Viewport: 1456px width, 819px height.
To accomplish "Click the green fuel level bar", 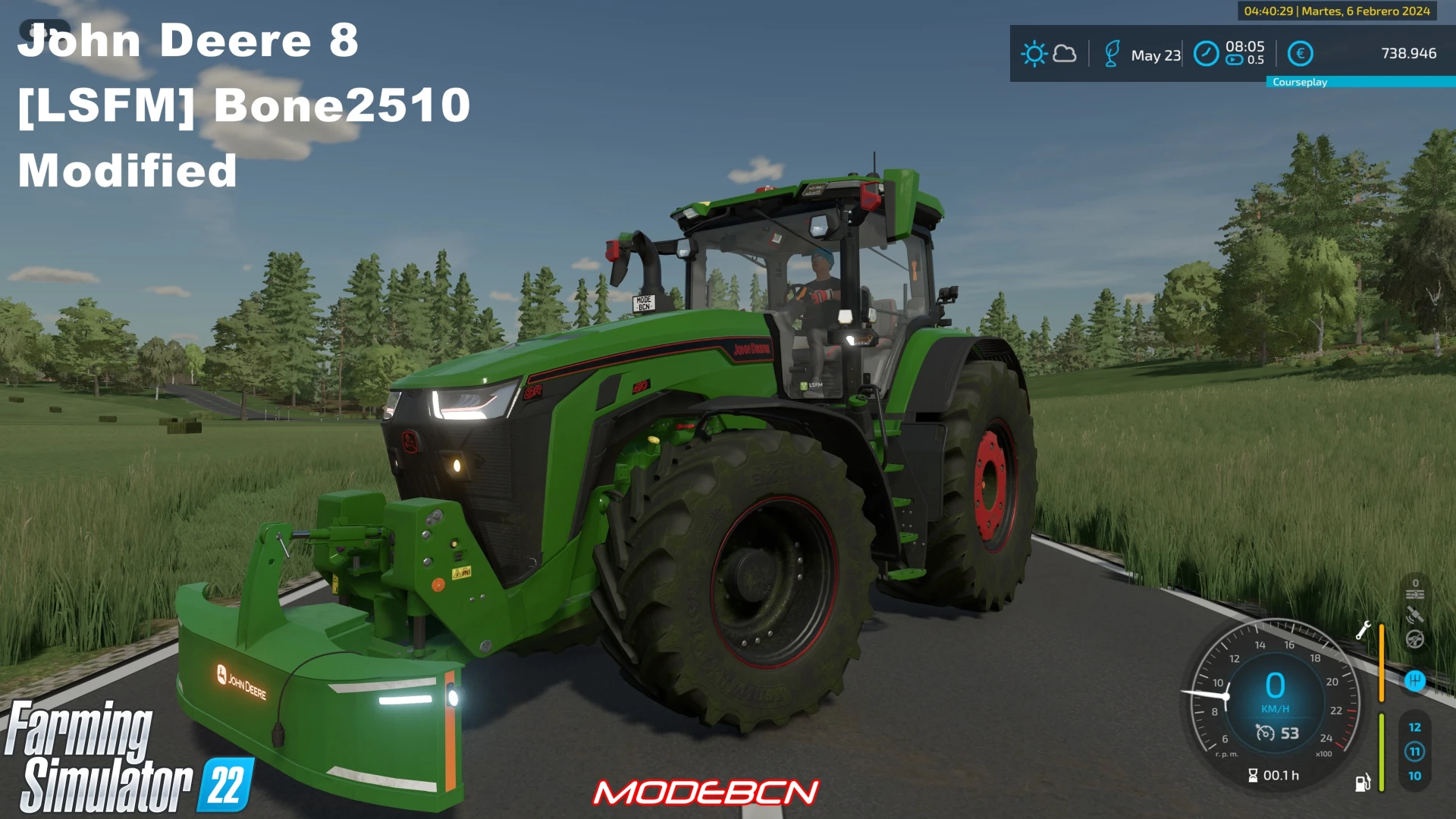I will pos(1382,752).
